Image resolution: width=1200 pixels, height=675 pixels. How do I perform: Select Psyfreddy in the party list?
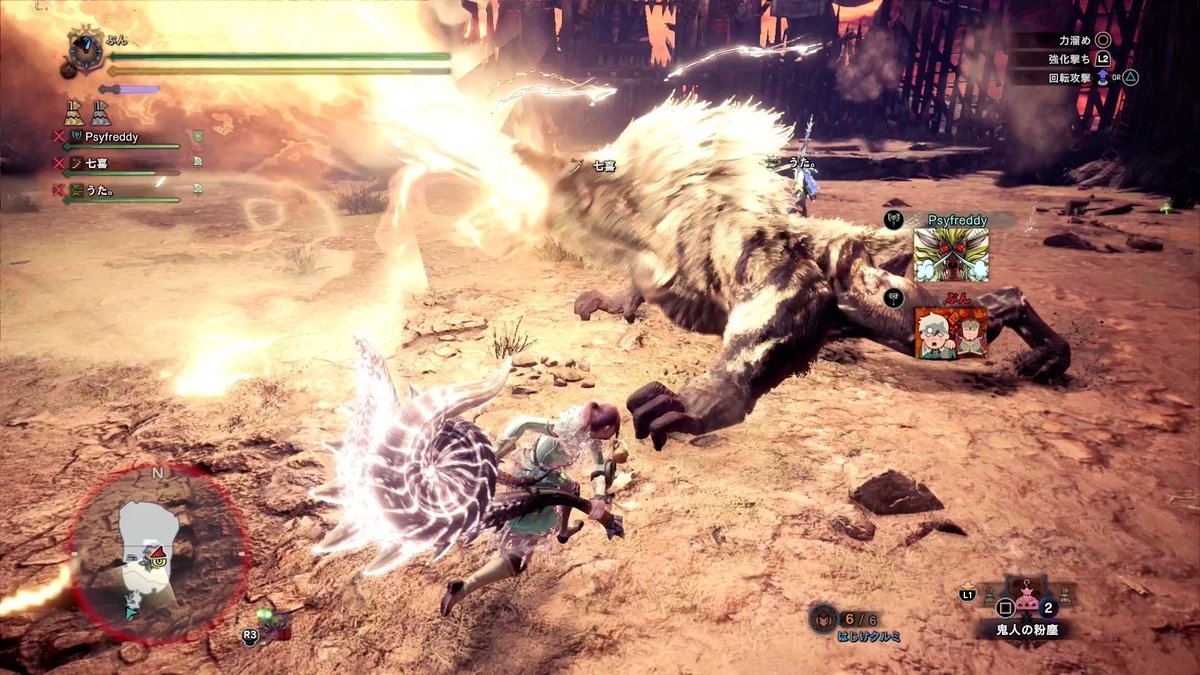point(111,137)
